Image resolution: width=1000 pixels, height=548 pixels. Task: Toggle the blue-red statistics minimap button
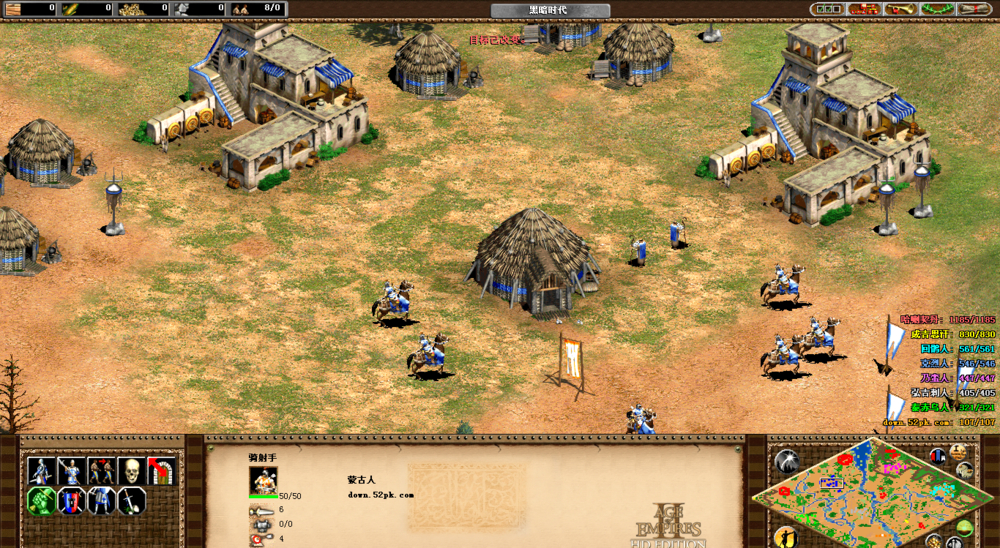[938, 456]
